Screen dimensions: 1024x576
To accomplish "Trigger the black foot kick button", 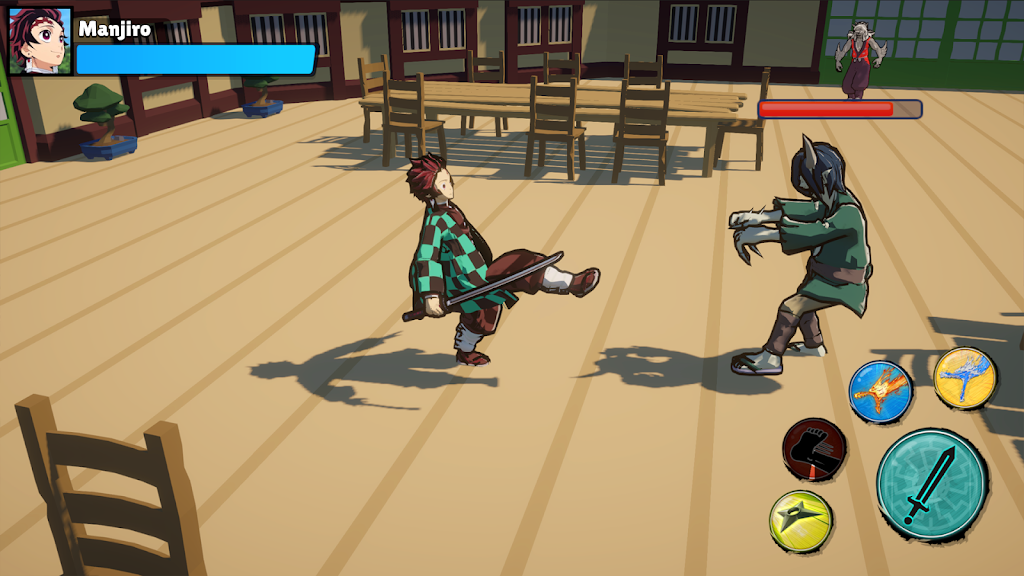I will 814,449.
